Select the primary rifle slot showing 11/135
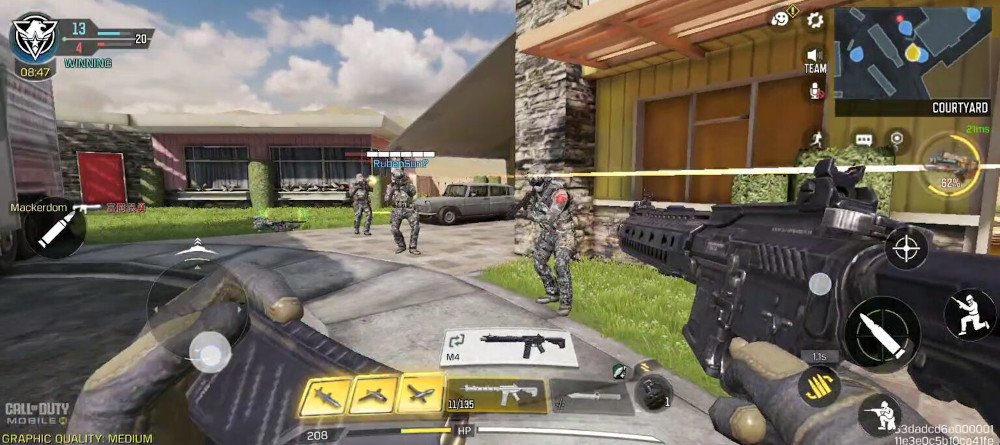 point(496,395)
